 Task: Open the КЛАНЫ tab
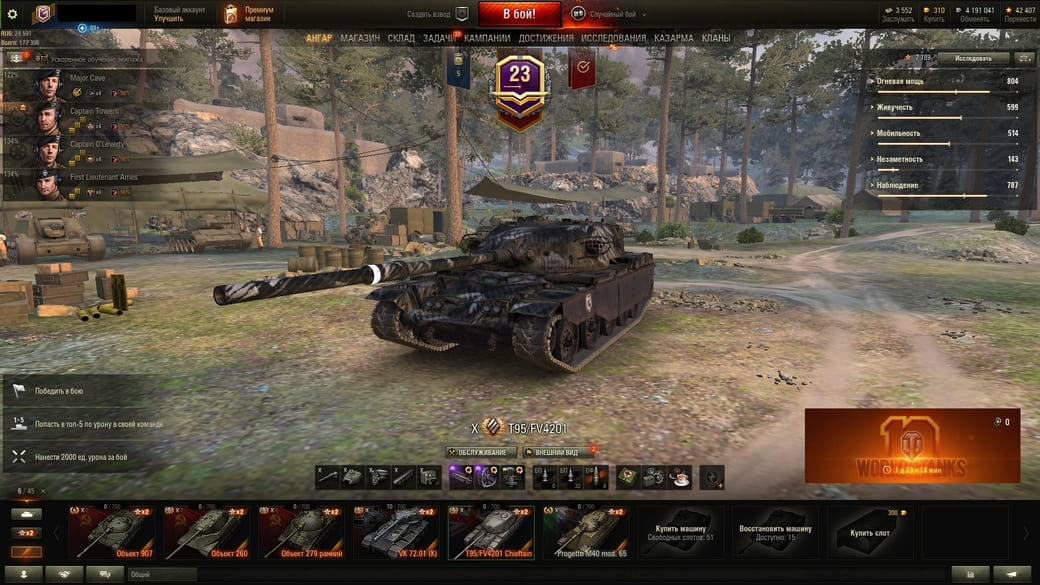tap(716, 38)
